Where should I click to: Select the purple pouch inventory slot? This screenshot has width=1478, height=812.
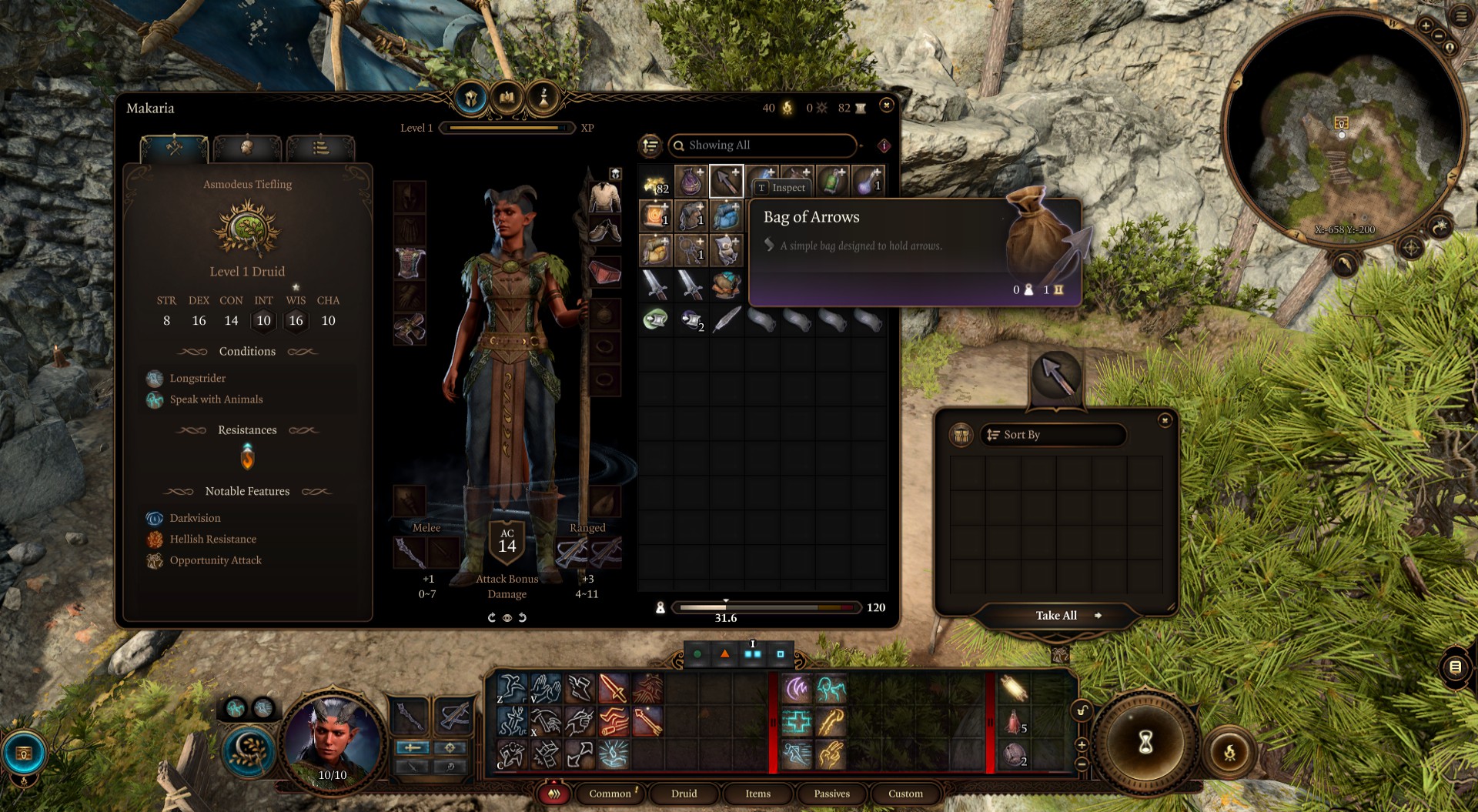coord(691,182)
